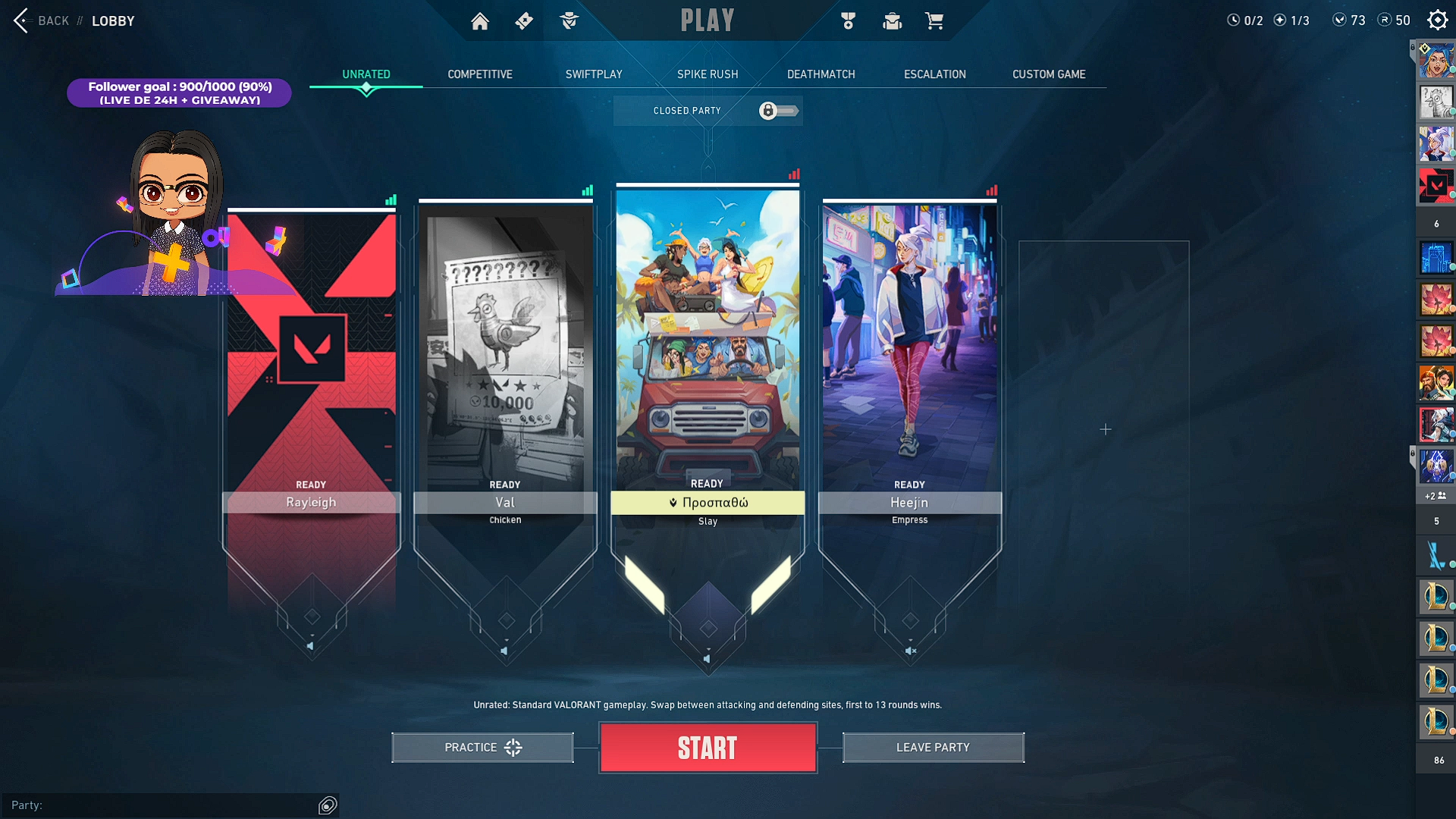Viewport: 1456px width, 819px height.
Task: Click the red START button
Action: click(x=708, y=748)
